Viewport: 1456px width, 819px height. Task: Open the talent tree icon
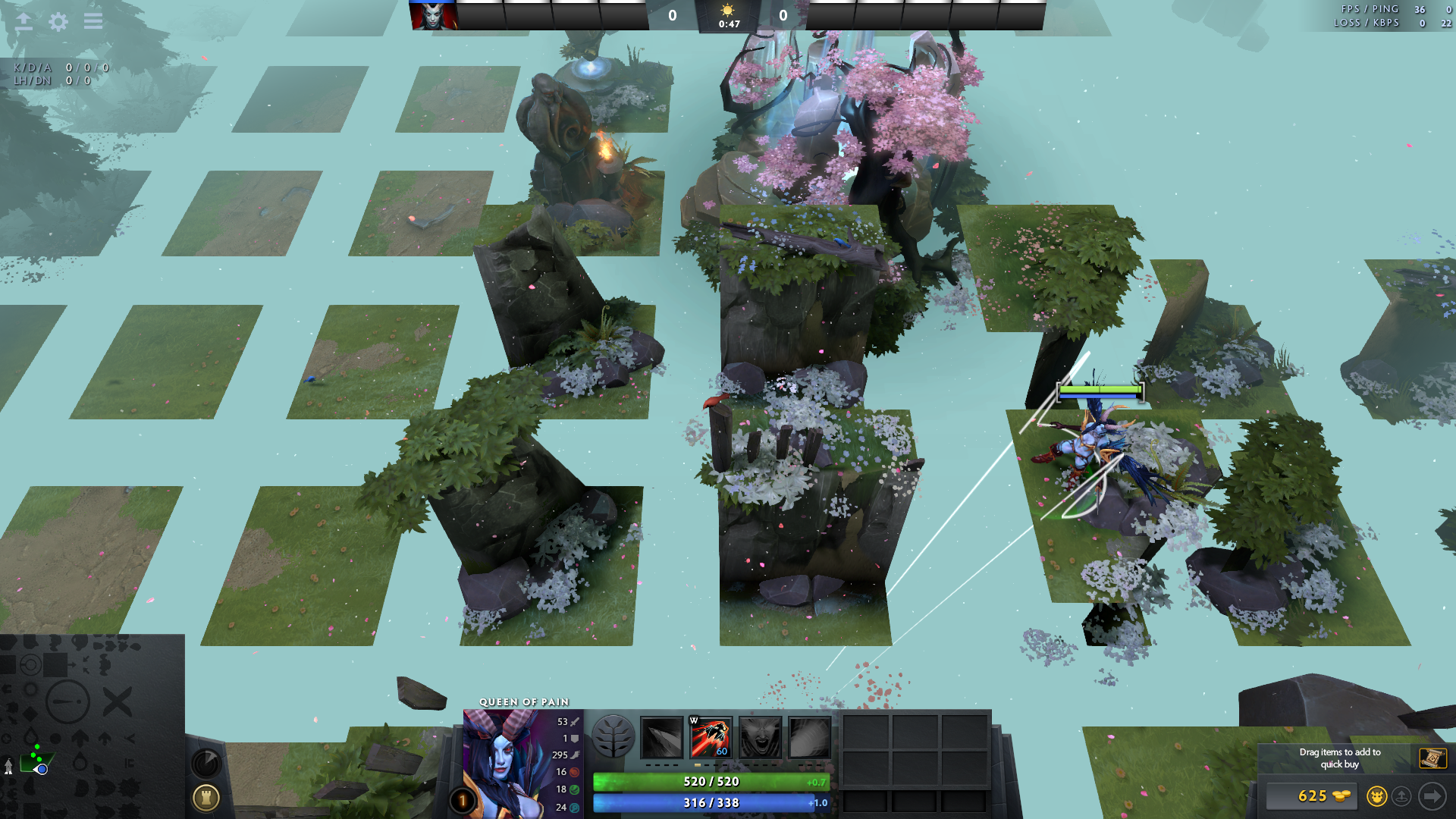pyautogui.click(x=613, y=736)
